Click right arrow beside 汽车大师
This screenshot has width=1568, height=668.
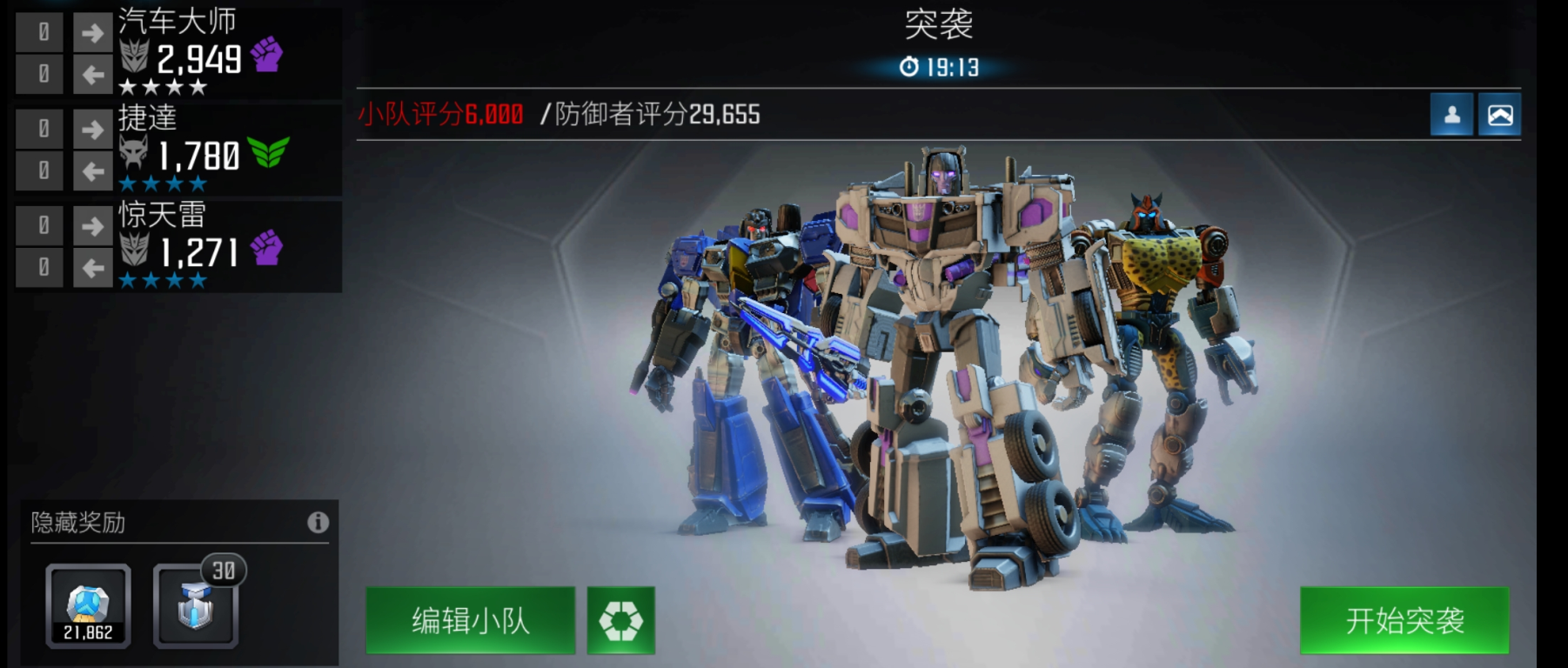[x=92, y=33]
